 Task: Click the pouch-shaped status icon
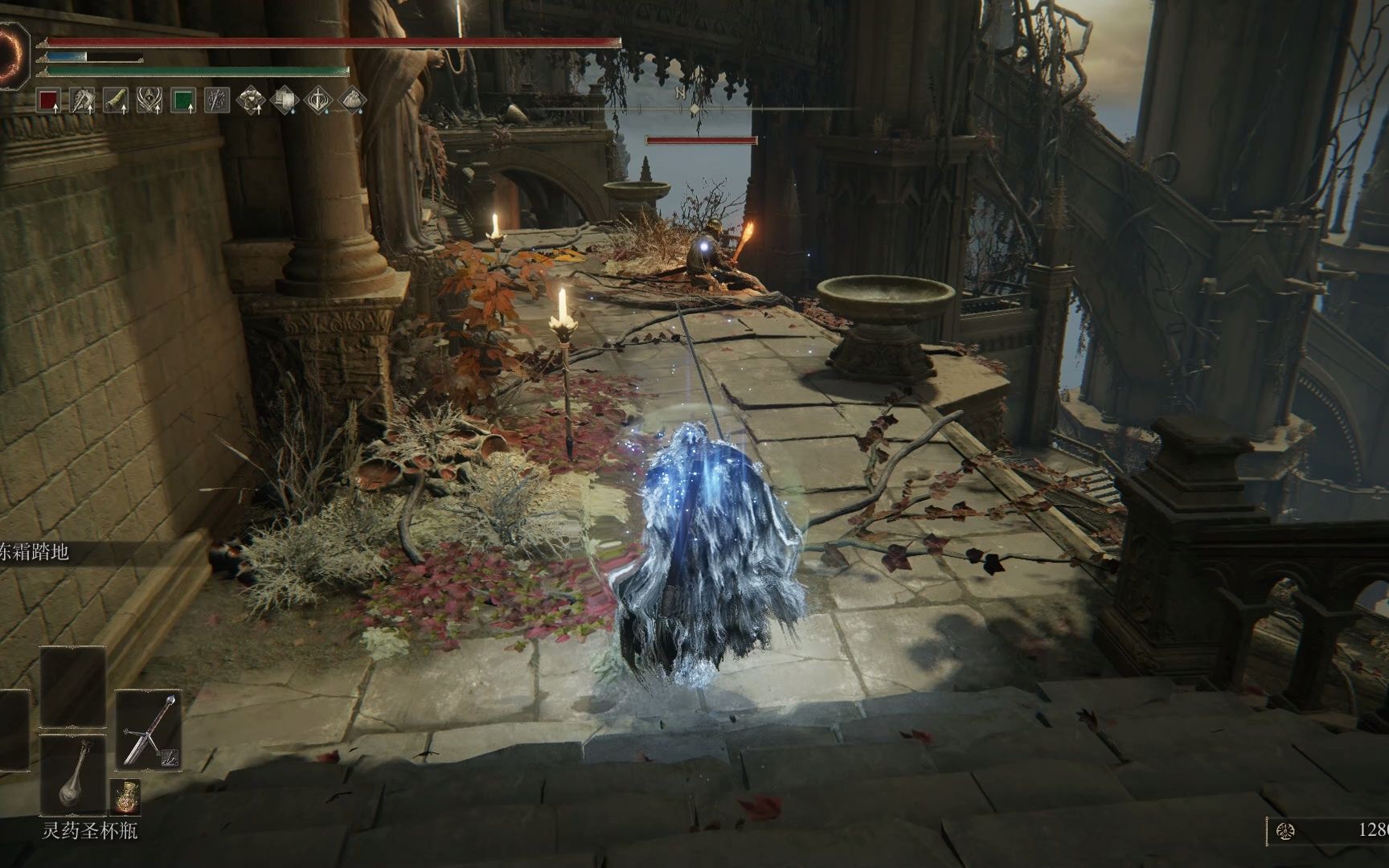tap(352, 100)
